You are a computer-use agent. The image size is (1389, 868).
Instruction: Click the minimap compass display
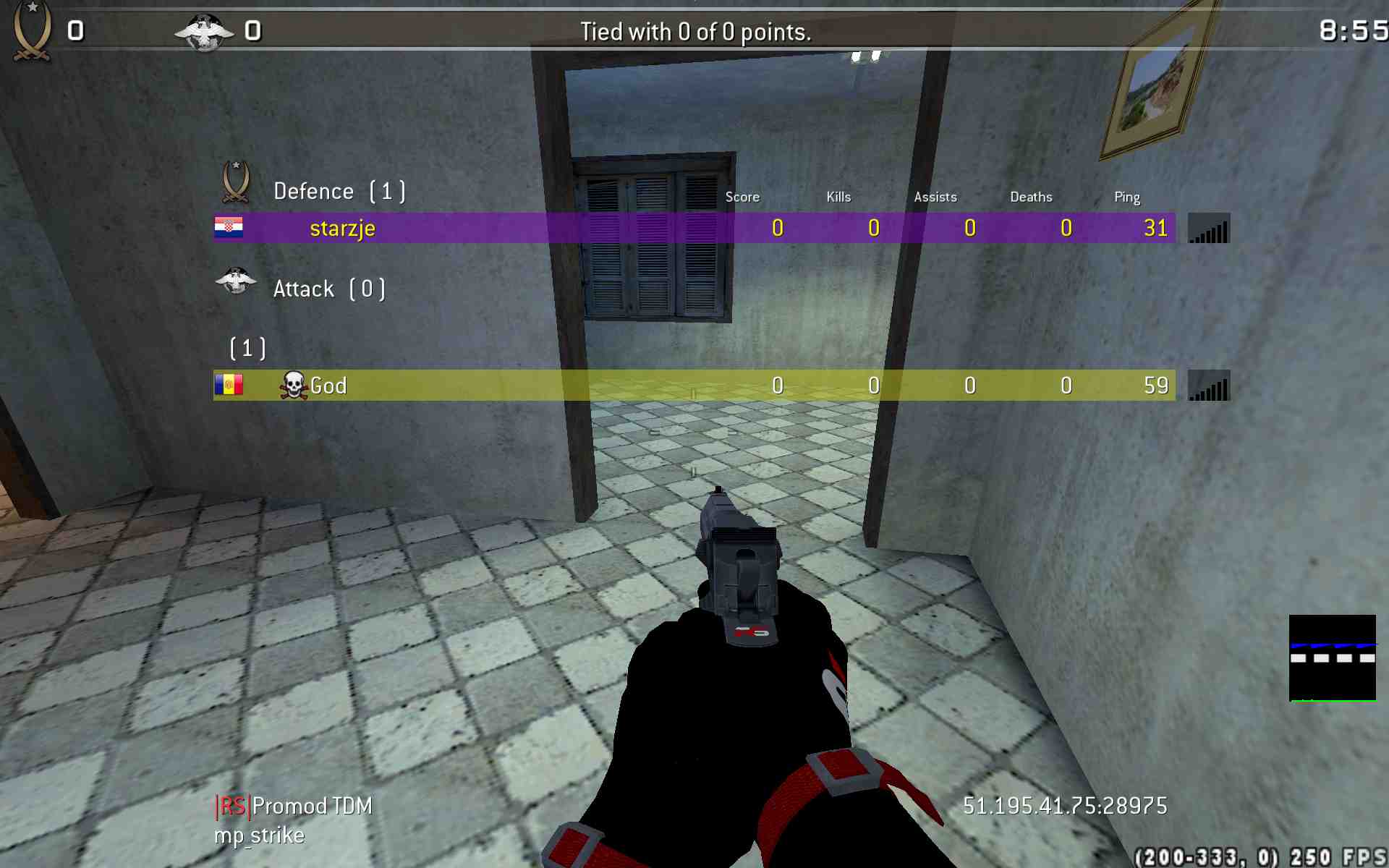click(x=1333, y=658)
